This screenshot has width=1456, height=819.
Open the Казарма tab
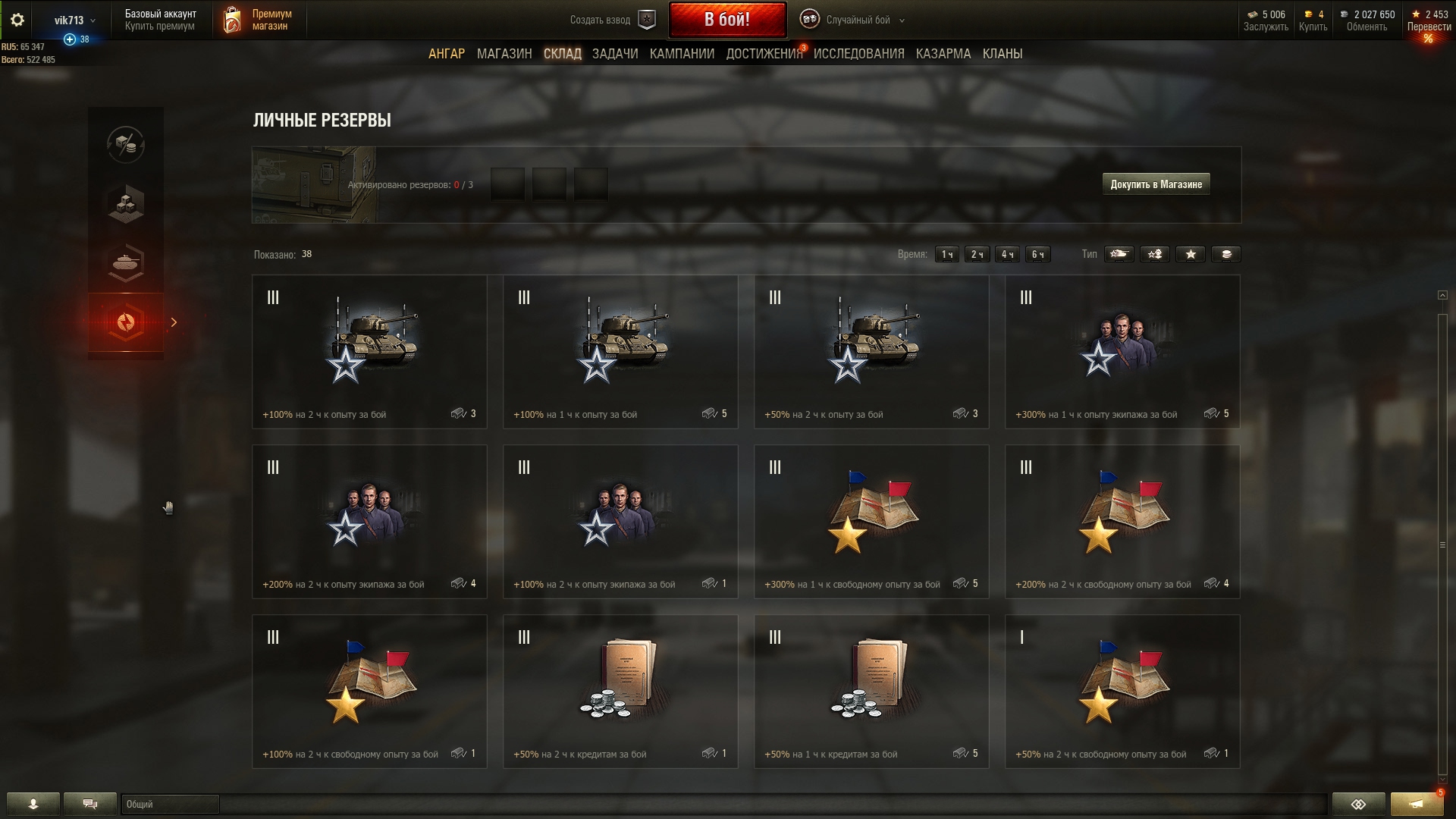coord(943,54)
